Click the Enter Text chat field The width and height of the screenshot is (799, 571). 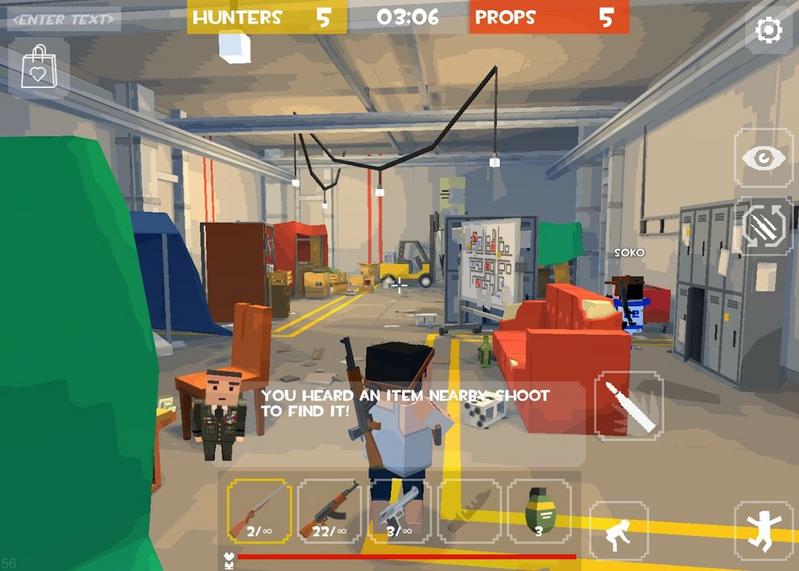tap(64, 18)
